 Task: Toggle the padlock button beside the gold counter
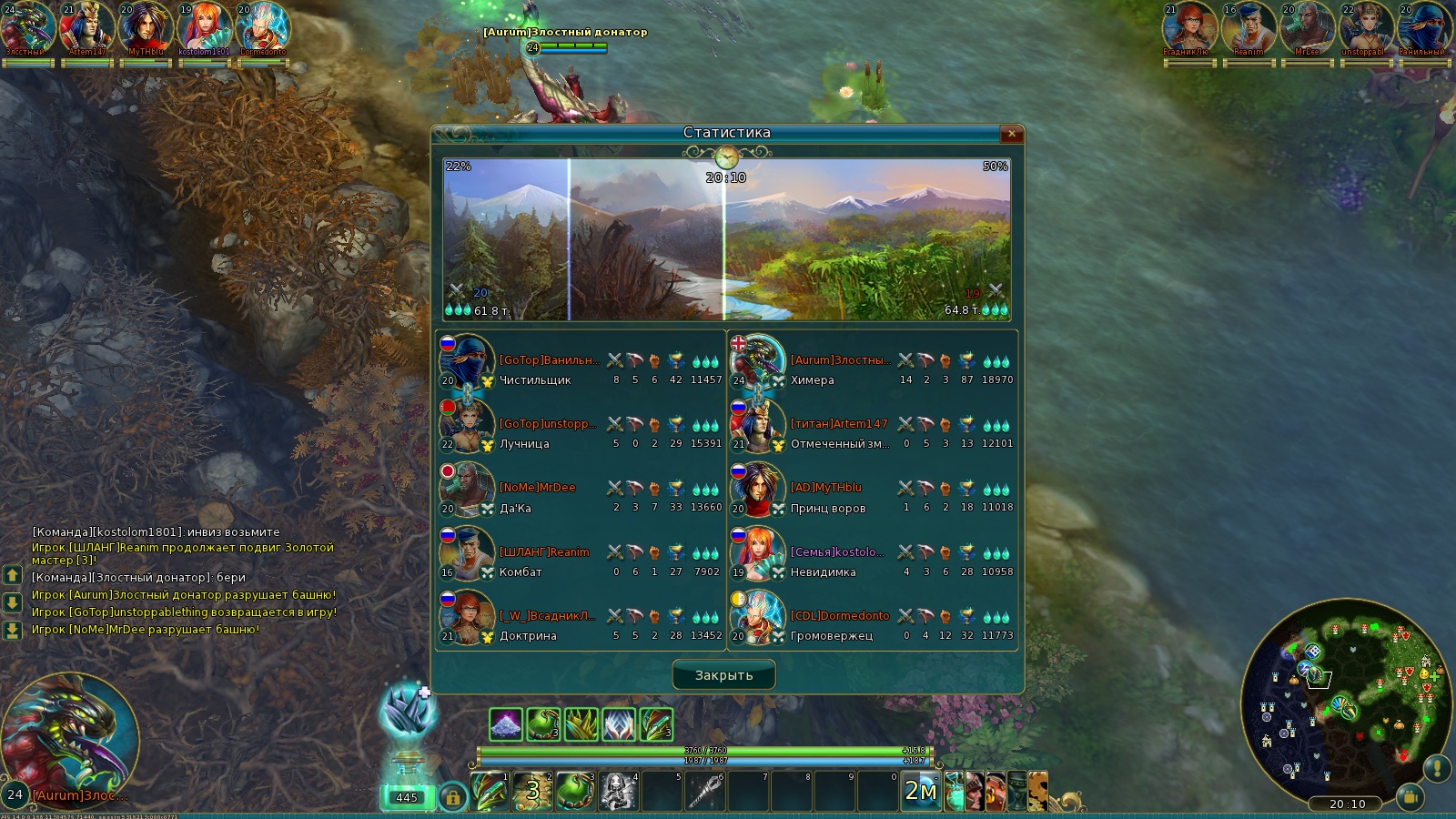(x=452, y=797)
